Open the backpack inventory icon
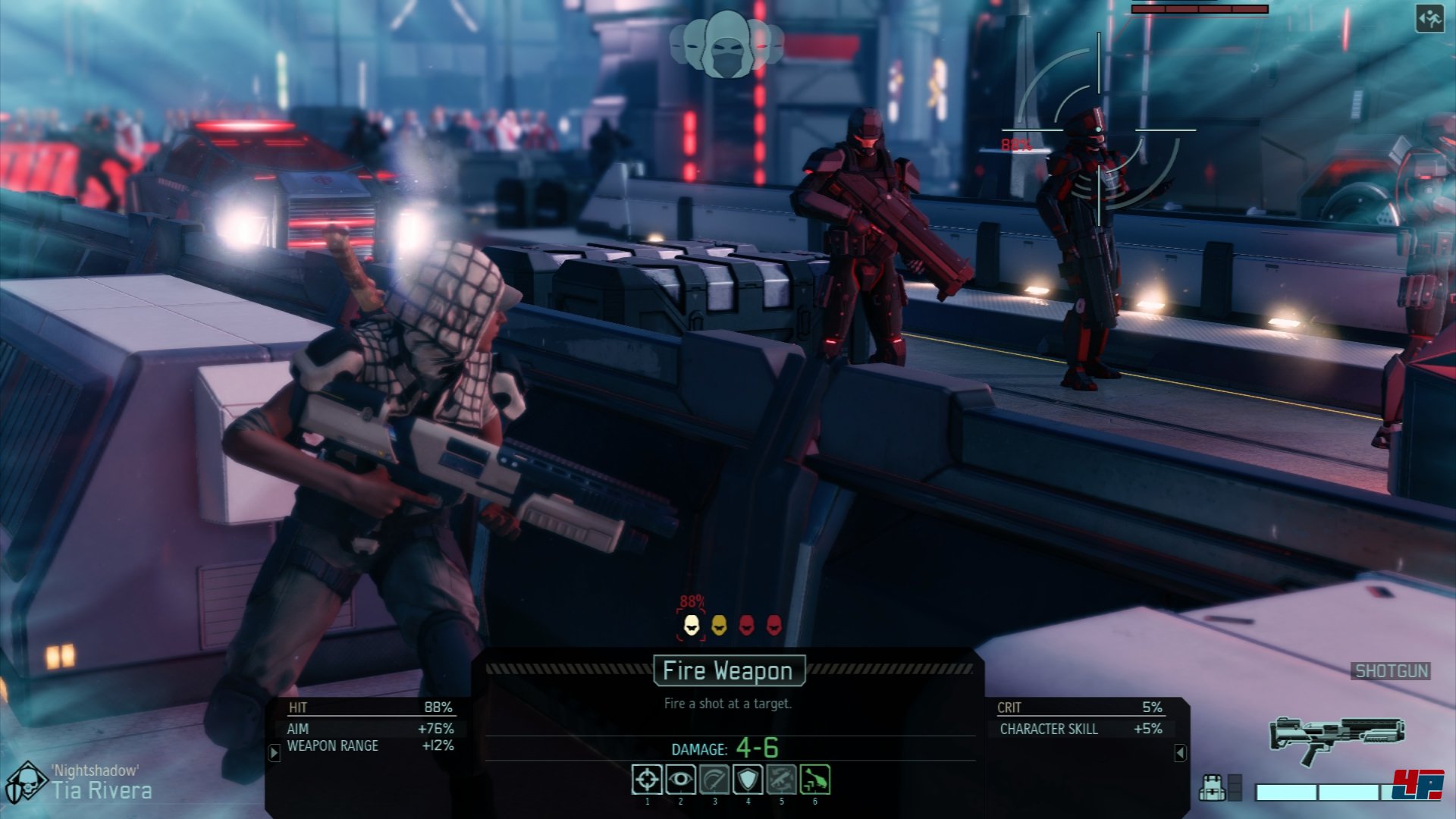 click(1212, 788)
